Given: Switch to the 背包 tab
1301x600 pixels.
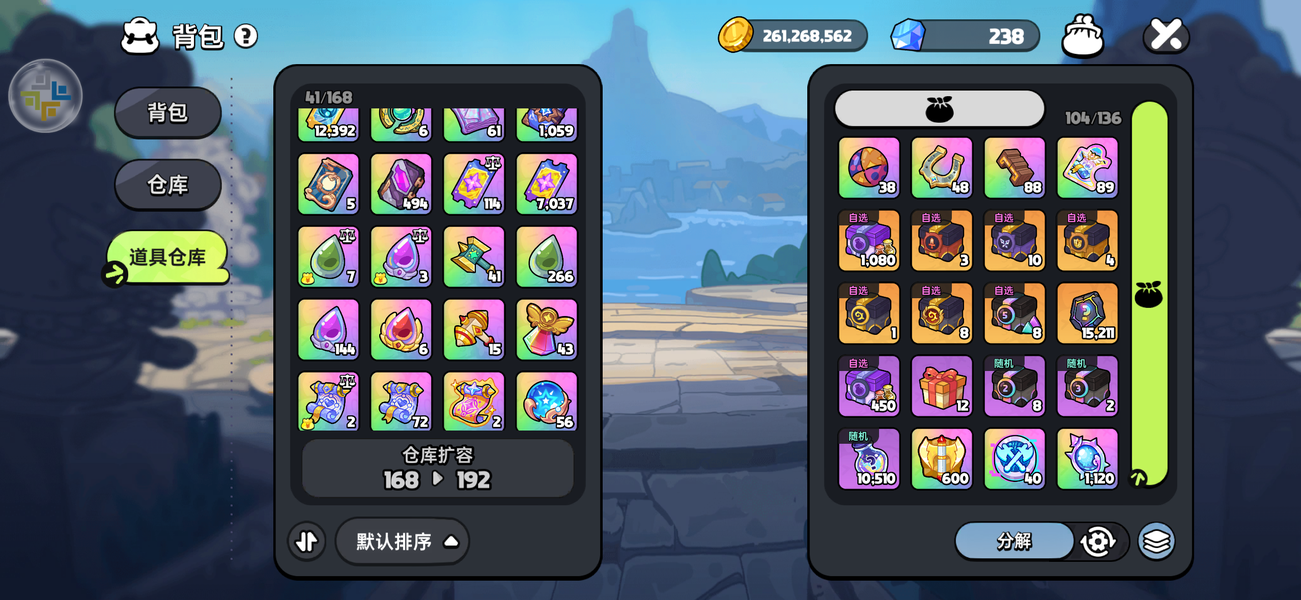Looking at the screenshot, I should click(168, 112).
